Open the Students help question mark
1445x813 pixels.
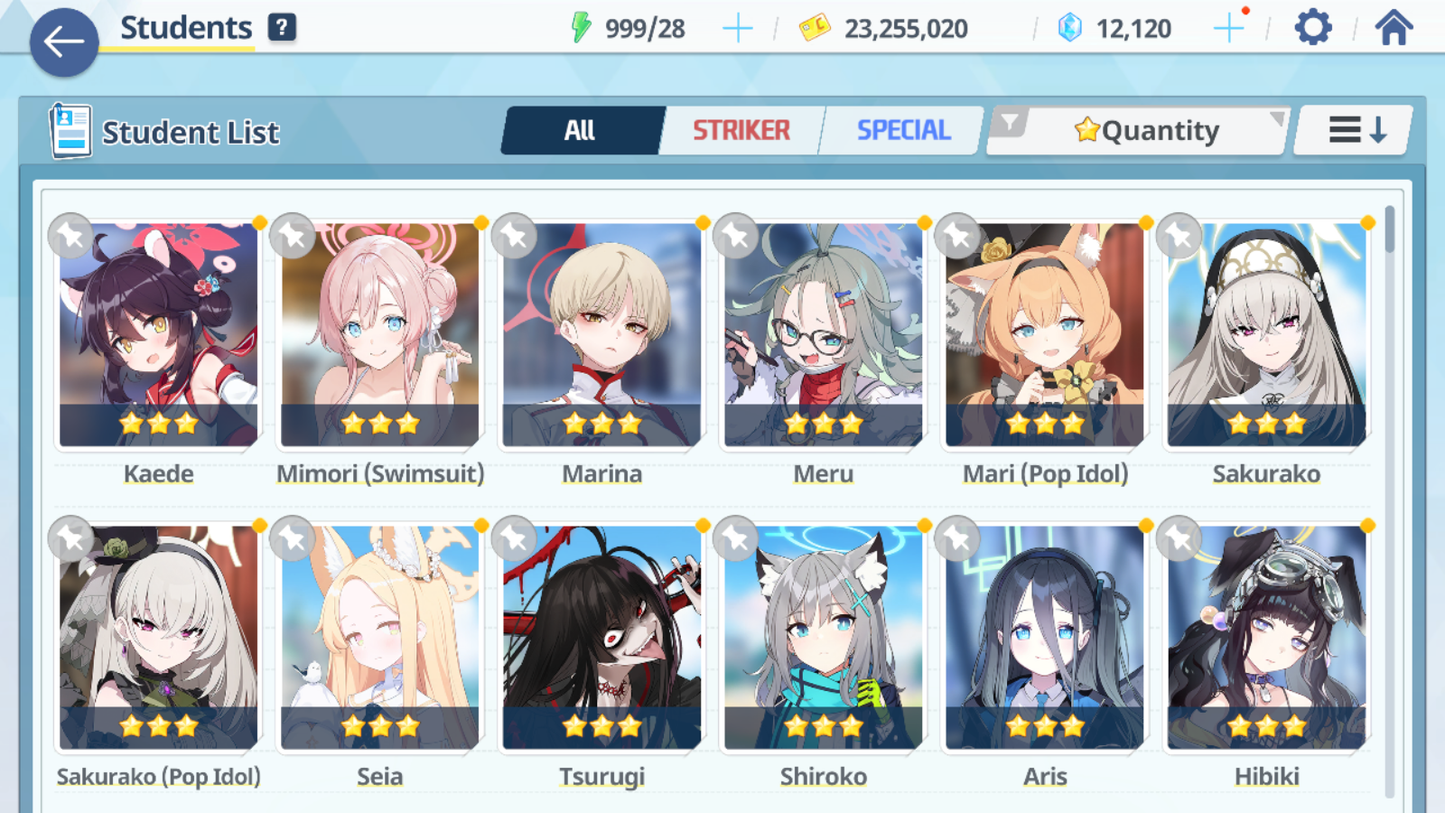point(282,28)
